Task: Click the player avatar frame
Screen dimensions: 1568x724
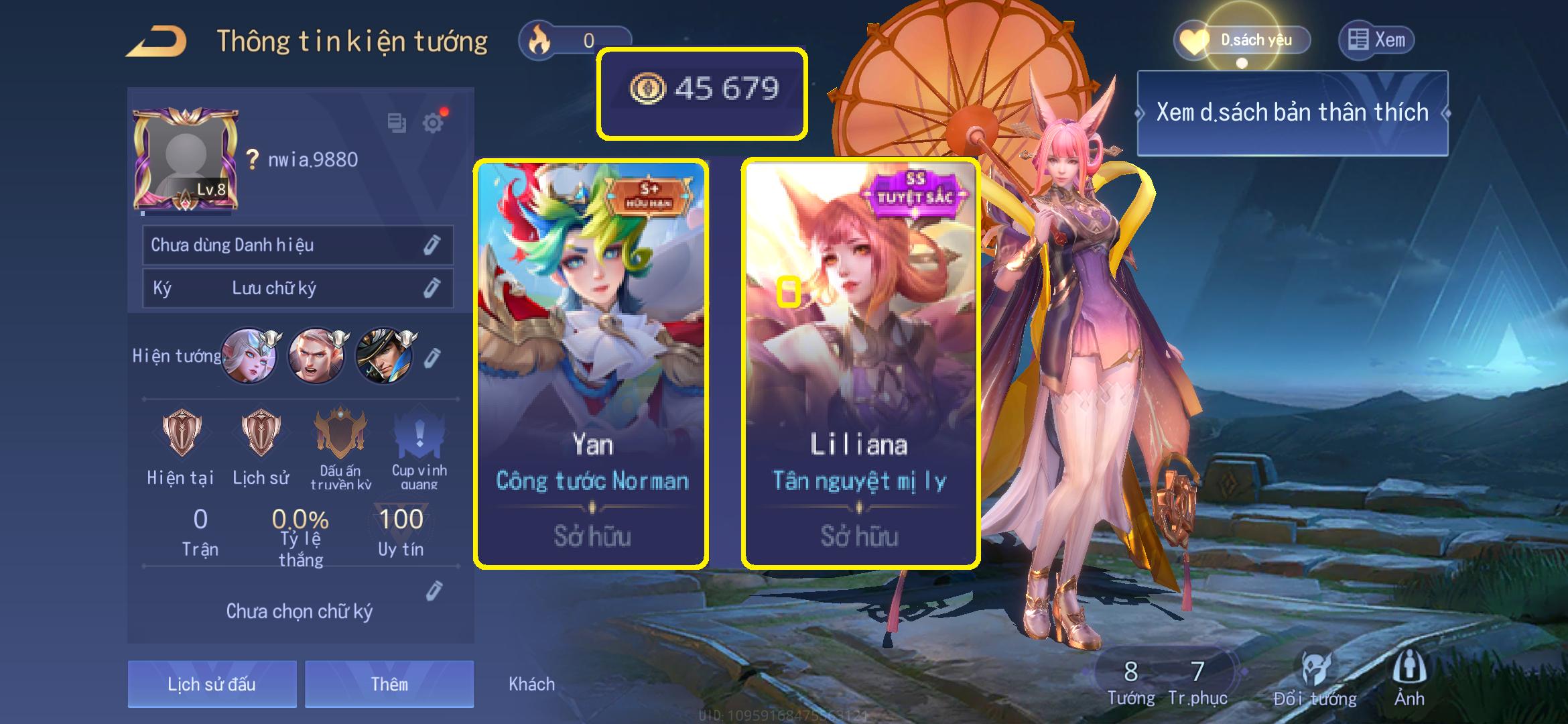Action: point(186,160)
